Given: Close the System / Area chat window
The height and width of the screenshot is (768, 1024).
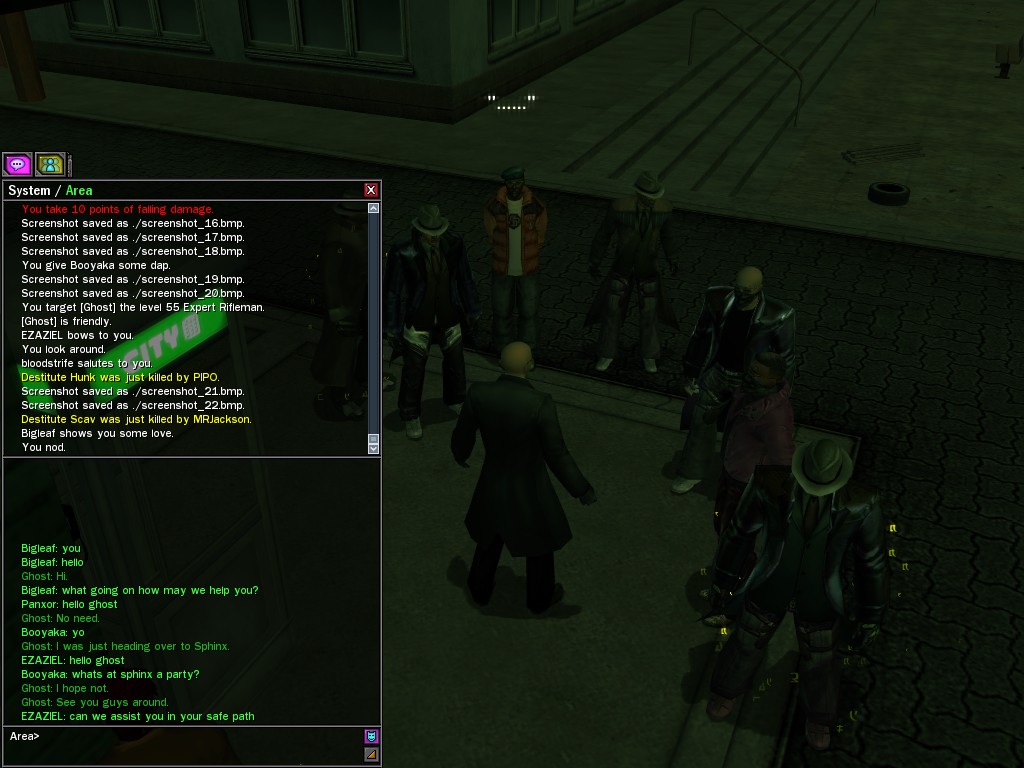Looking at the screenshot, I should [x=371, y=190].
